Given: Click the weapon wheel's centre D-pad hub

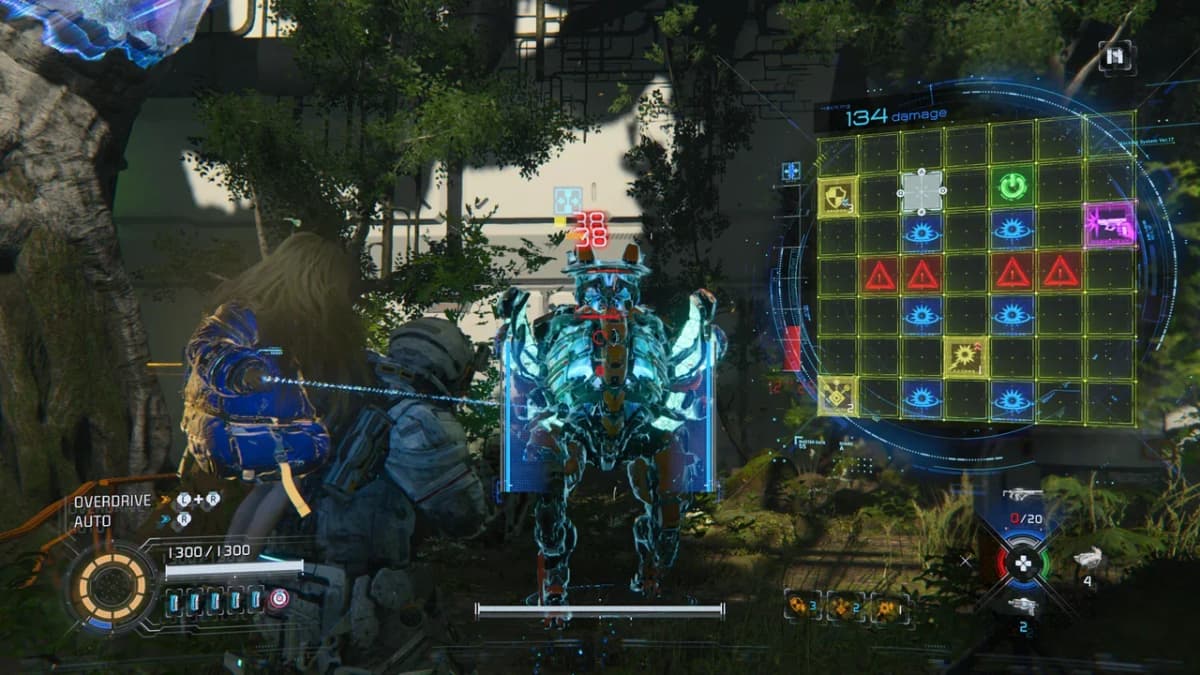Looking at the screenshot, I should point(1022,562).
